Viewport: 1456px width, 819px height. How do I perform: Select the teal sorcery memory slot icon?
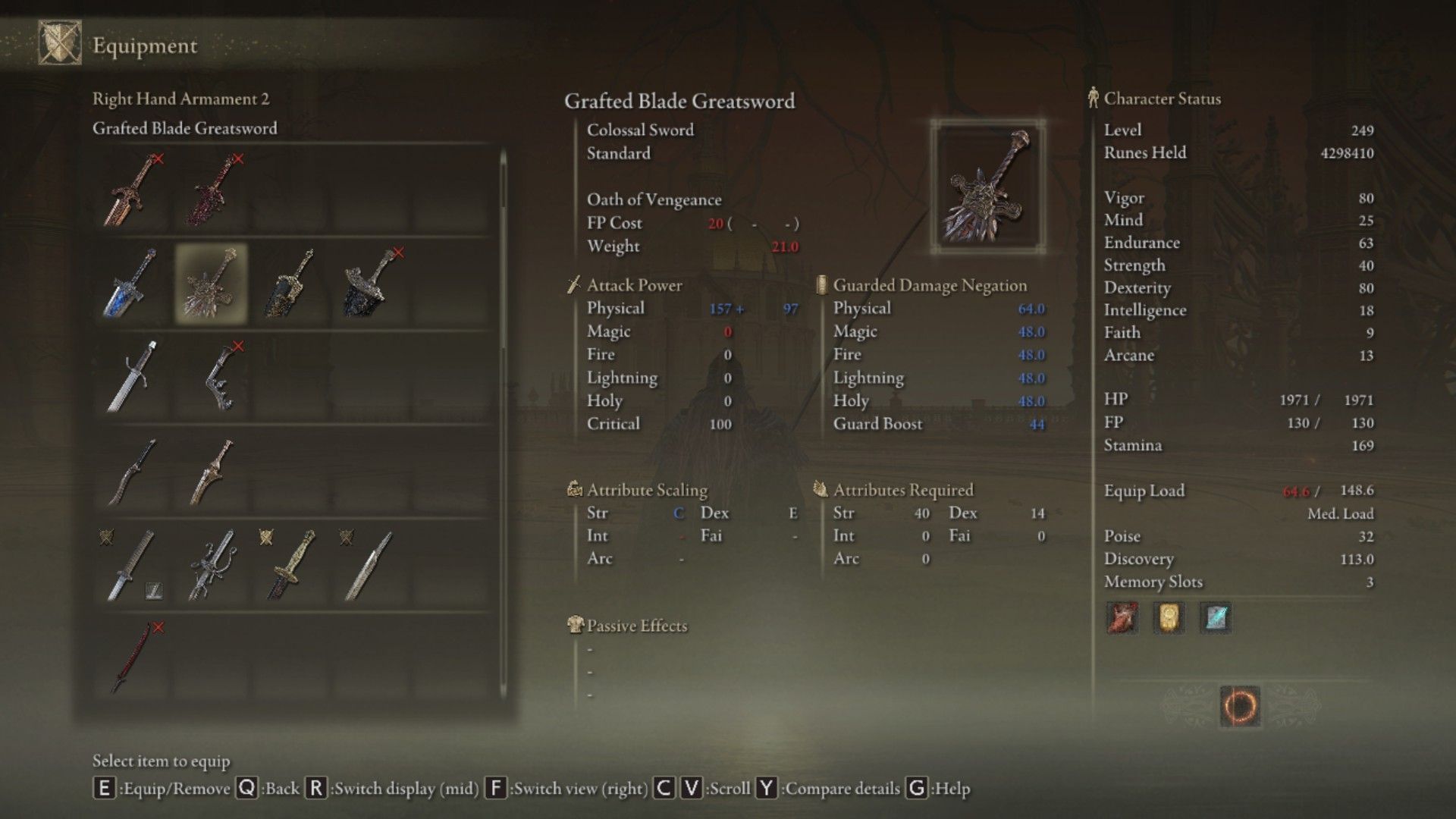pos(1216,618)
